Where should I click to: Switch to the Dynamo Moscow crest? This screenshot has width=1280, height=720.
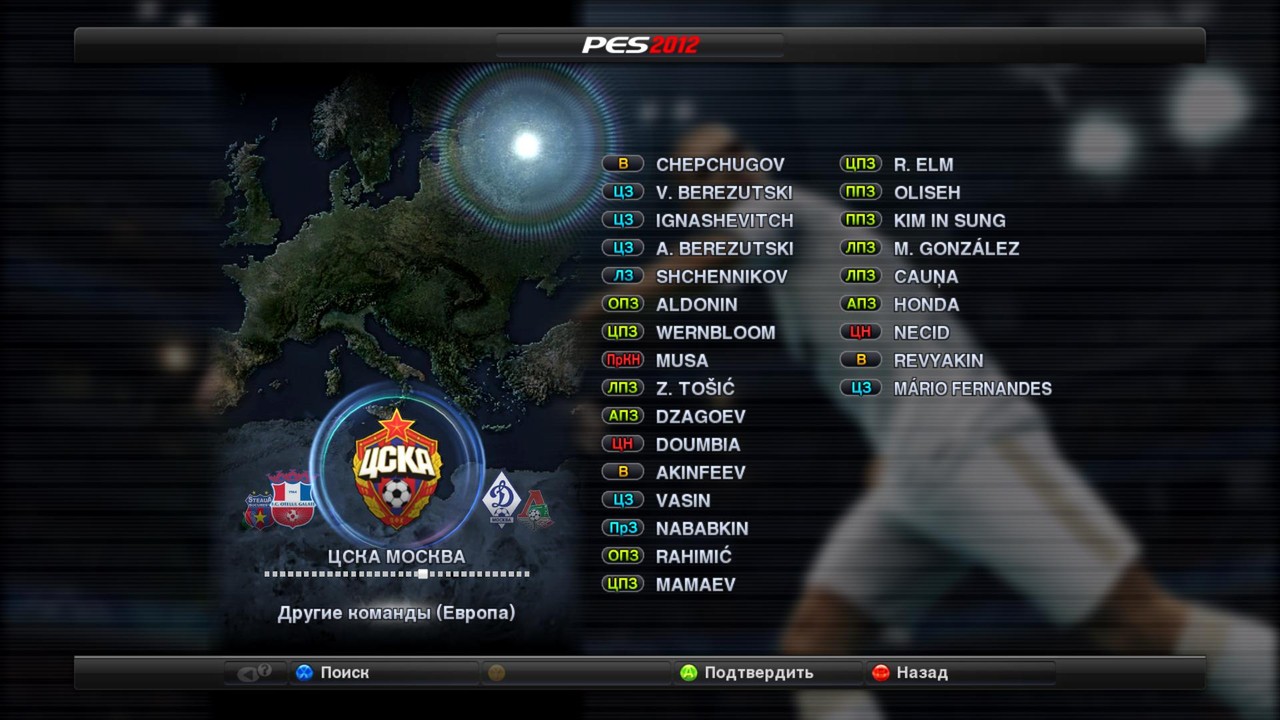pos(501,497)
